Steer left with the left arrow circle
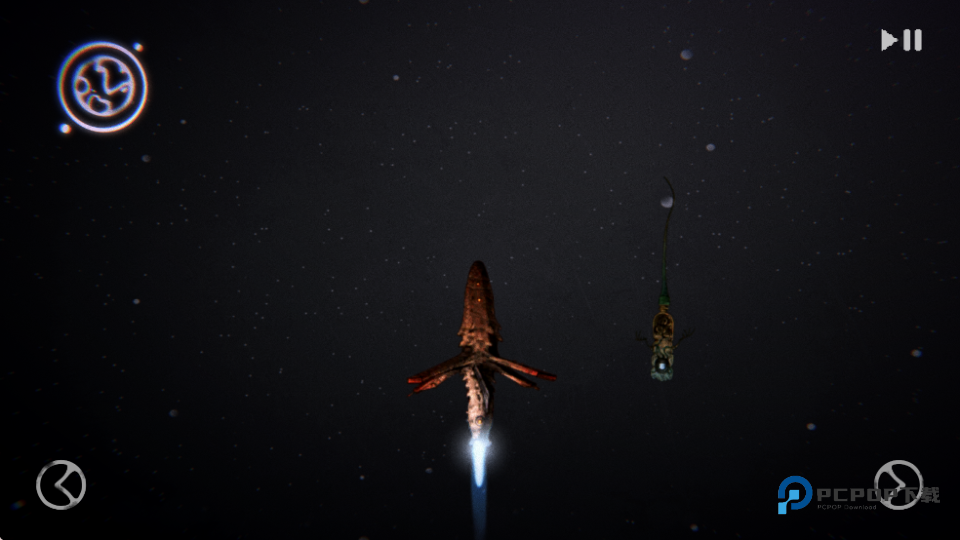960x540 pixels. [61, 485]
